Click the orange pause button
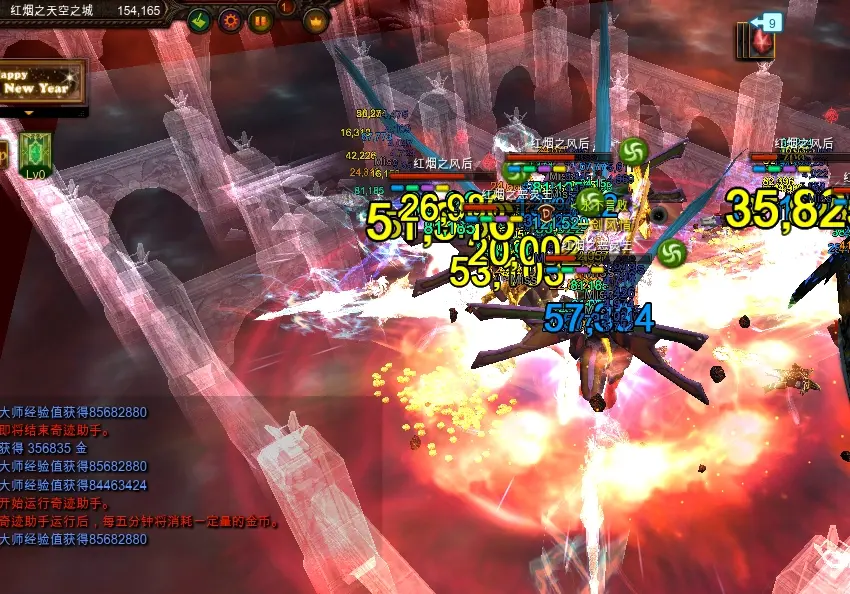 [x=260, y=19]
